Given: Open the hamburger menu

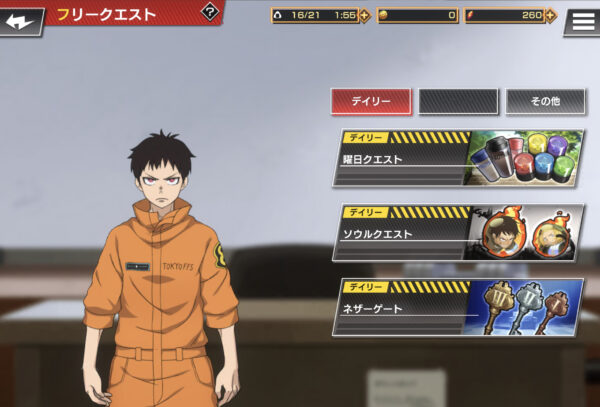Looking at the screenshot, I should [582, 21].
